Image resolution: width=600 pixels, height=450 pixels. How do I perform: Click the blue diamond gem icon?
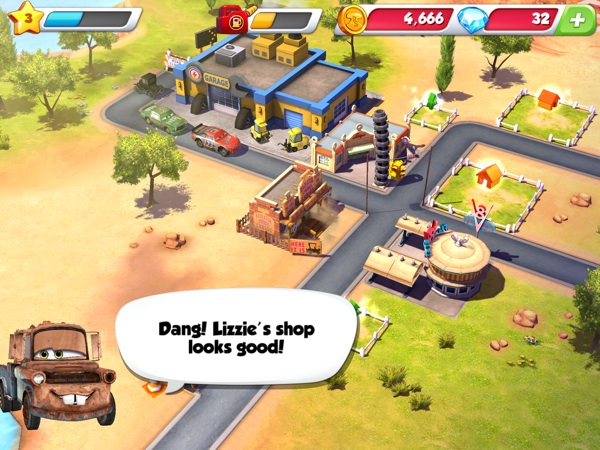coord(472,19)
